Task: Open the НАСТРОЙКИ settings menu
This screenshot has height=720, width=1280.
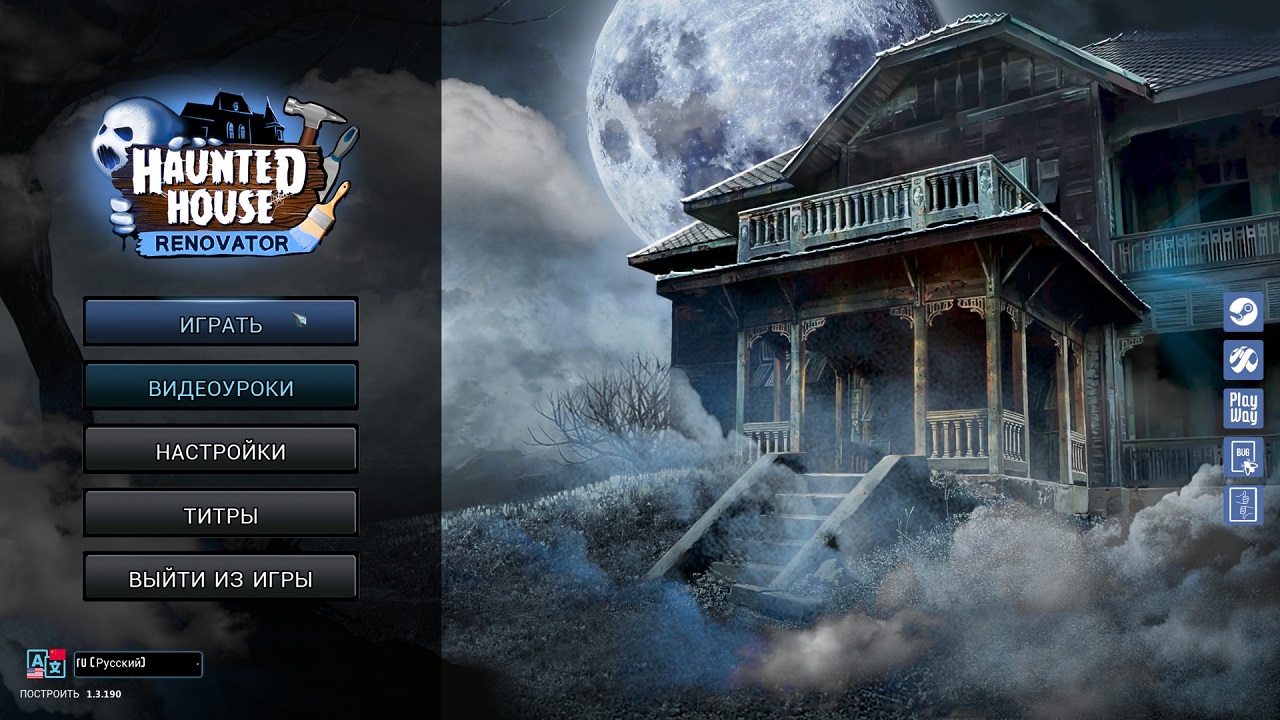Action: 220,449
